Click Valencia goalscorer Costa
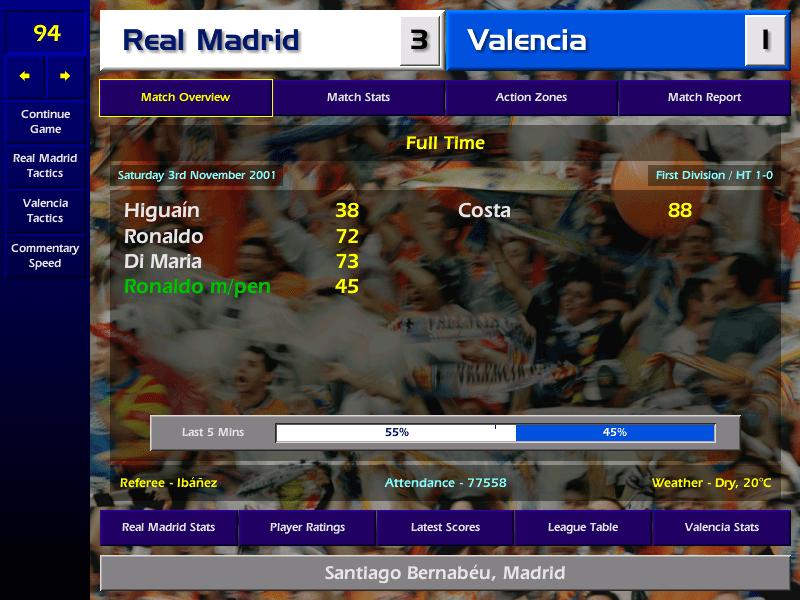 484,211
